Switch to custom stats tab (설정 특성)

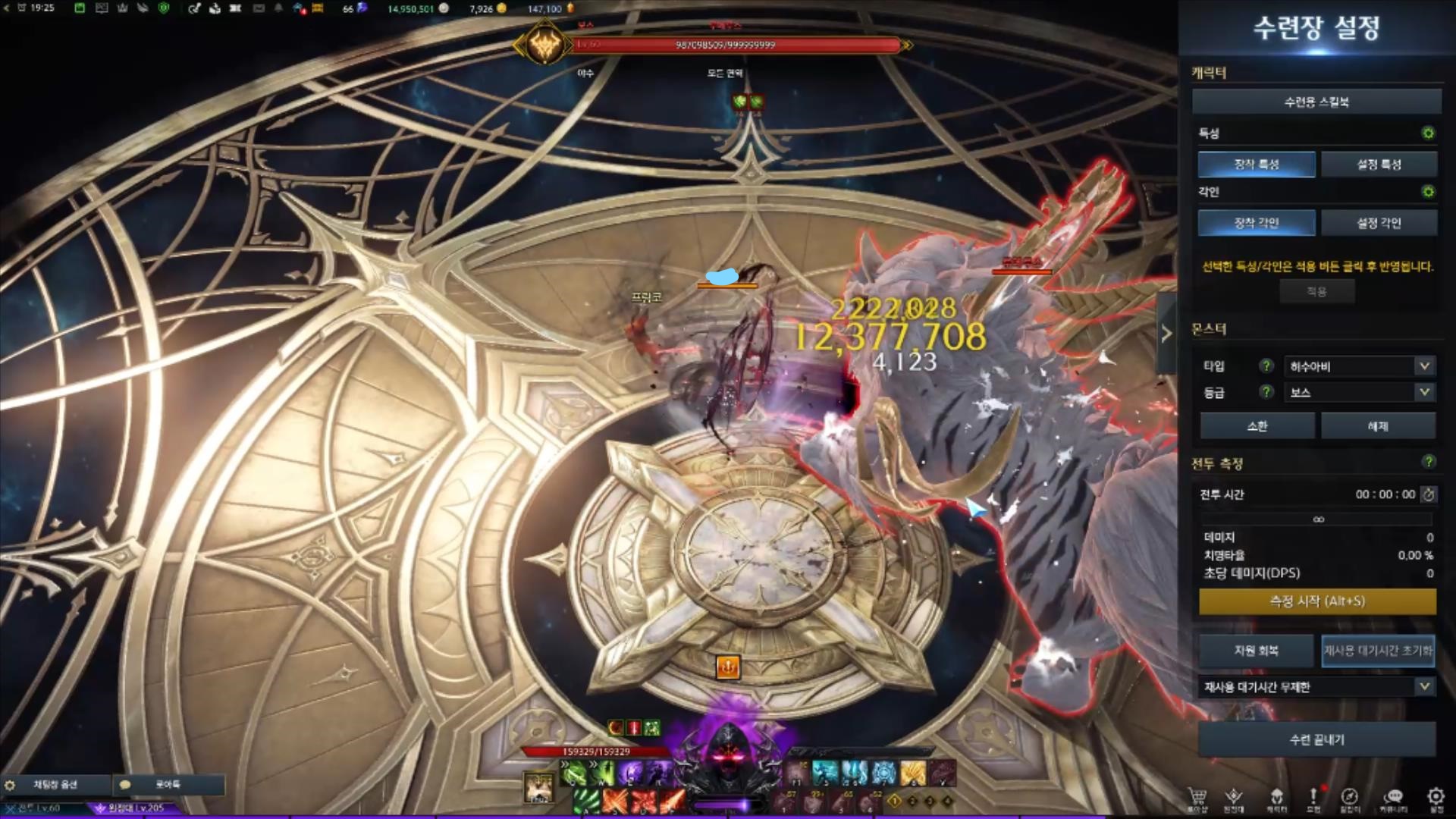point(1379,164)
